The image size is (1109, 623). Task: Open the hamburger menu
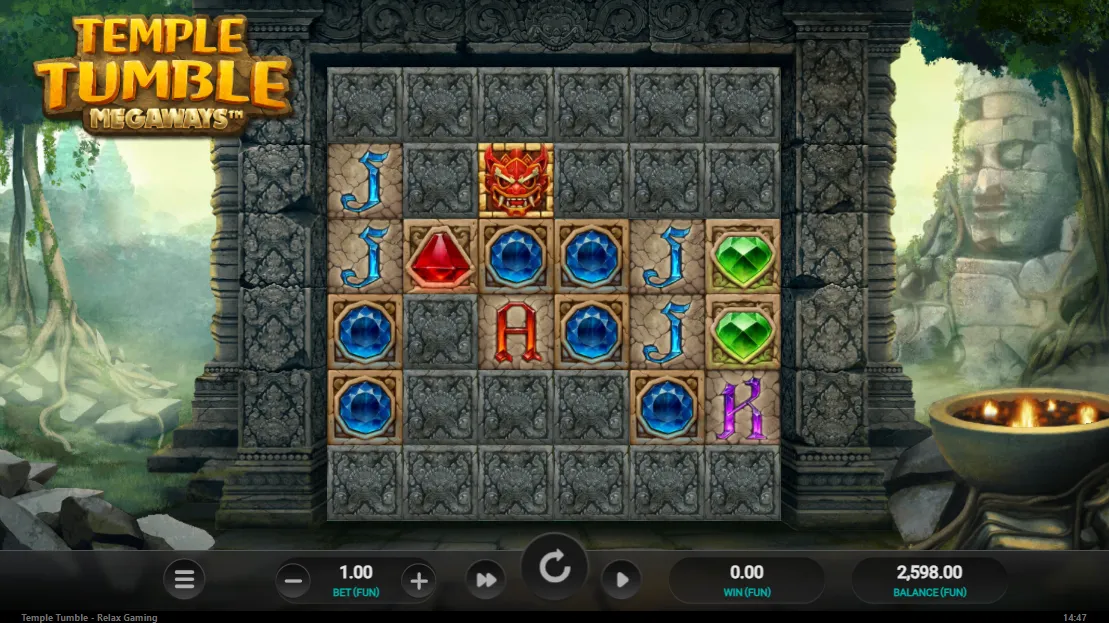coord(184,579)
